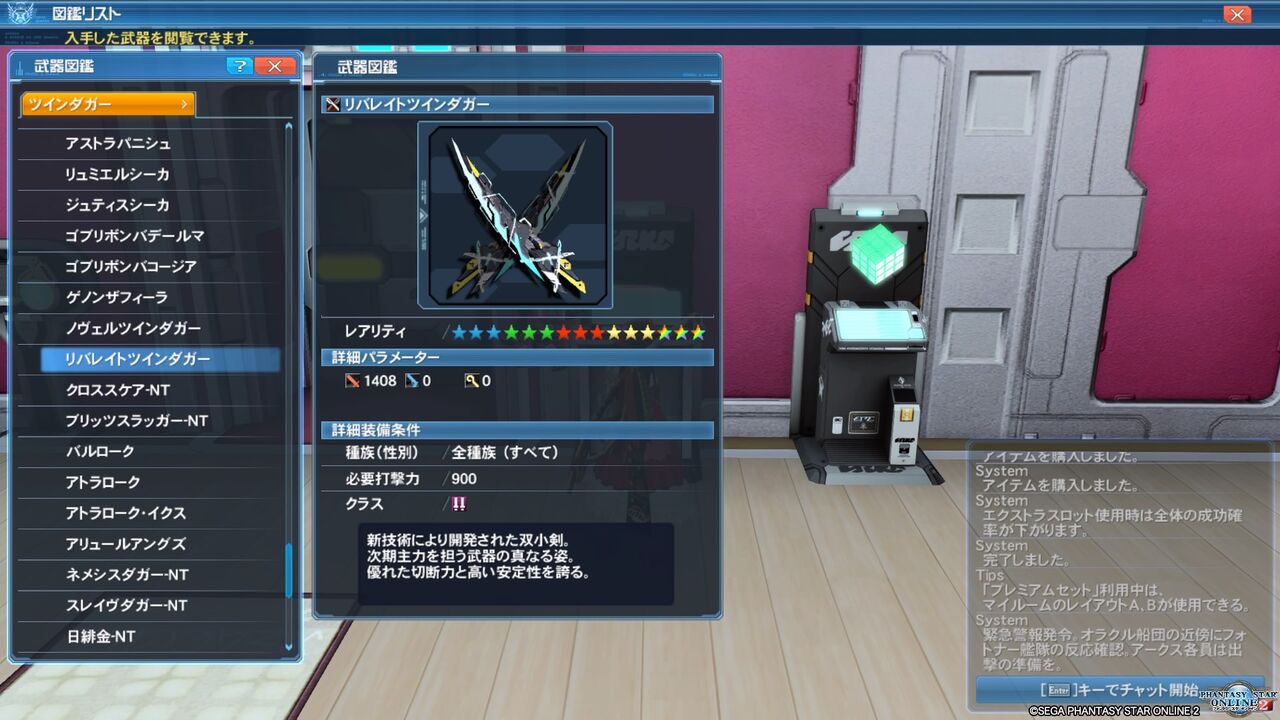Viewport: 1280px width, 720px height.
Task: Open the ツインダガー weapon category selector
Action: pos(107,103)
